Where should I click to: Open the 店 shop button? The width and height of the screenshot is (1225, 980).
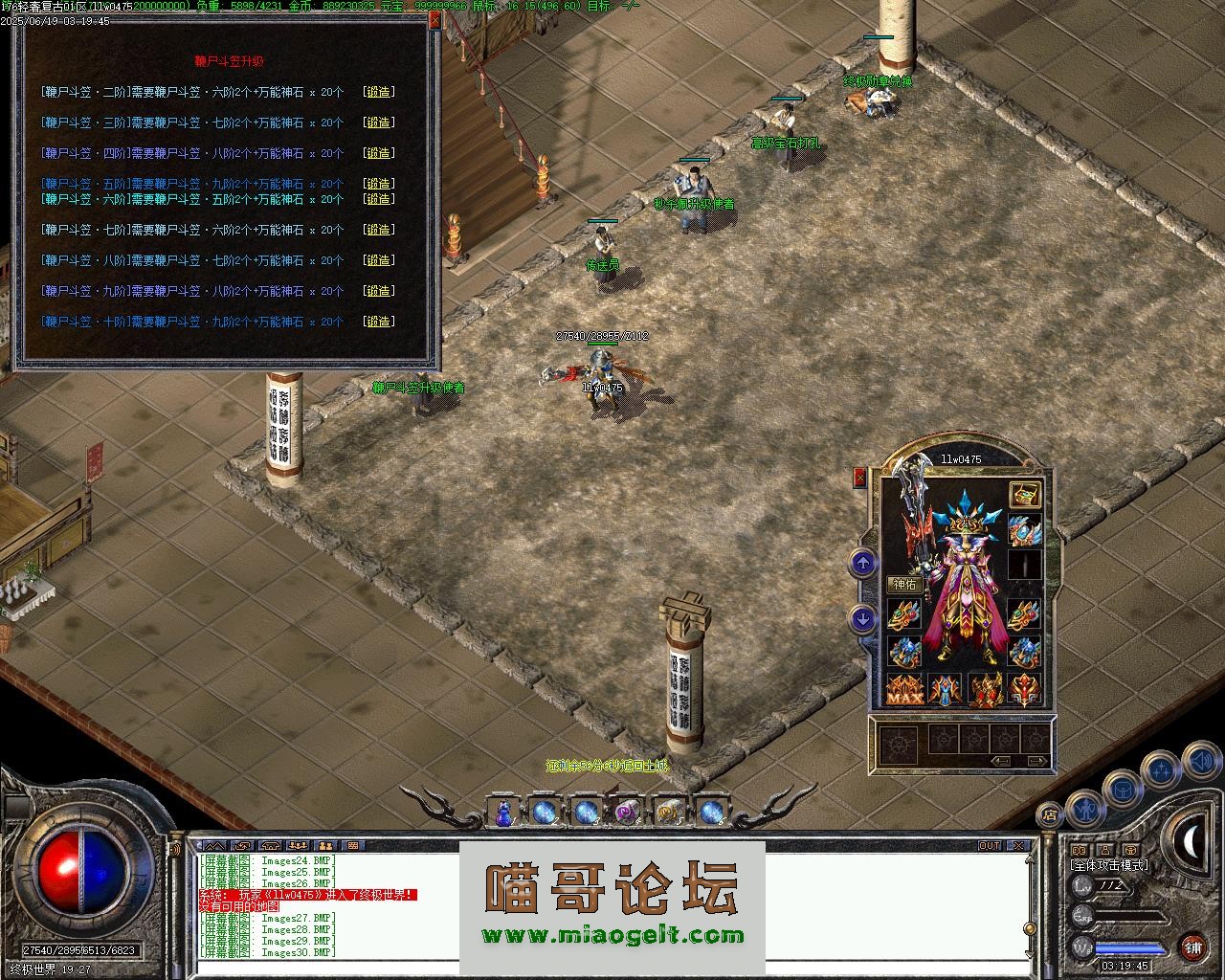1050,815
